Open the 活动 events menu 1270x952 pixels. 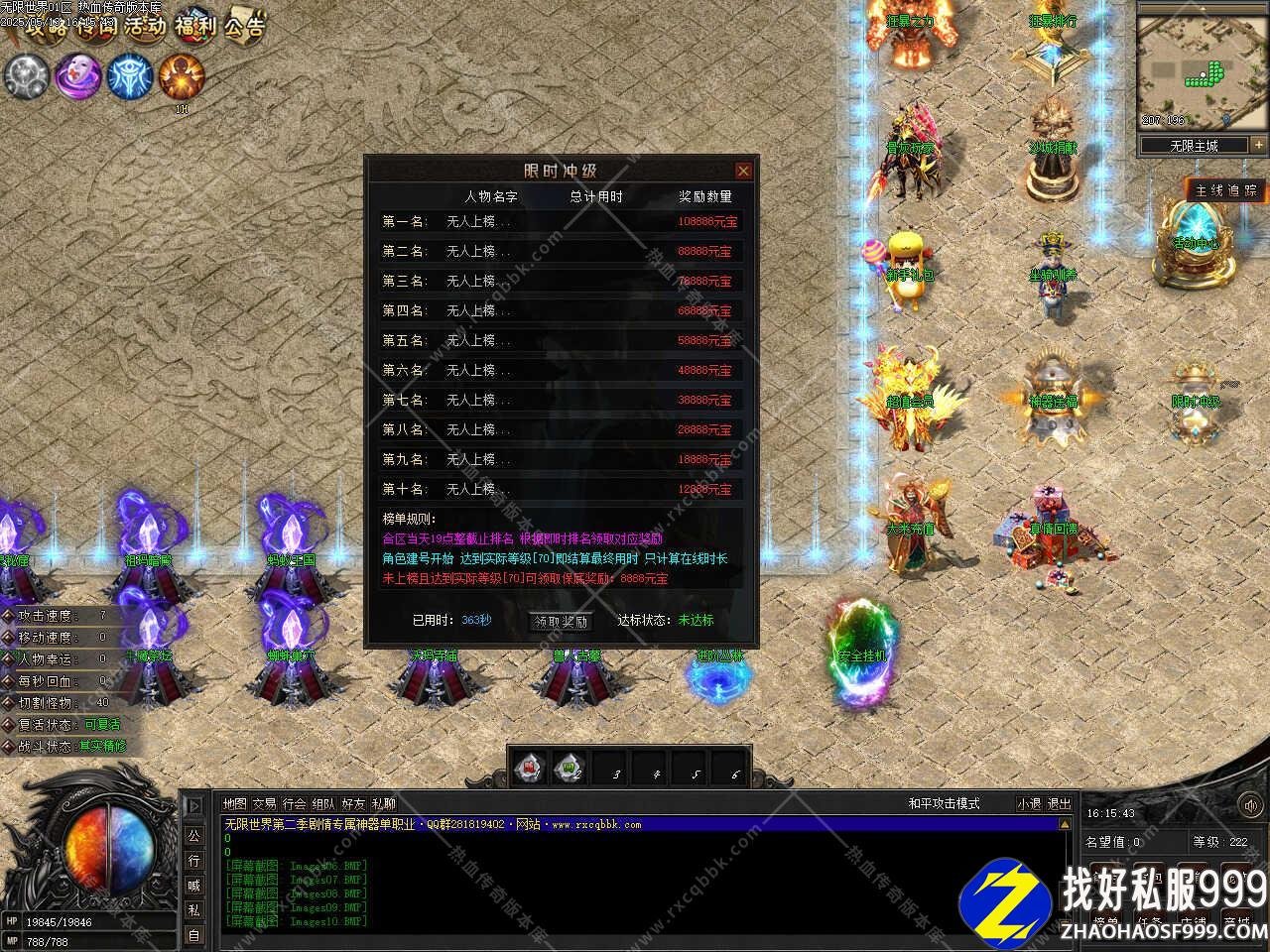point(145,27)
